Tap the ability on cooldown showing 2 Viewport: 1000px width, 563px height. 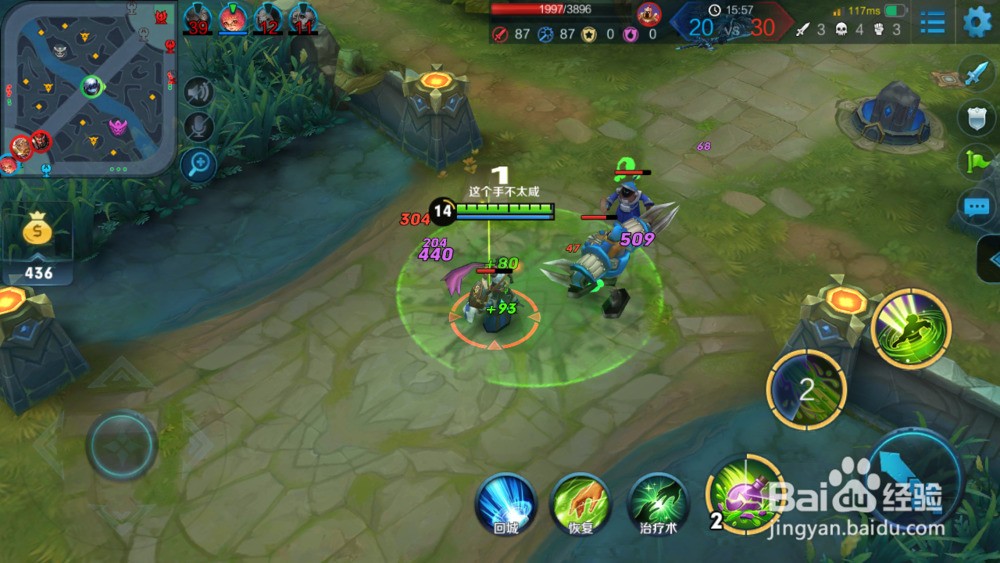806,389
